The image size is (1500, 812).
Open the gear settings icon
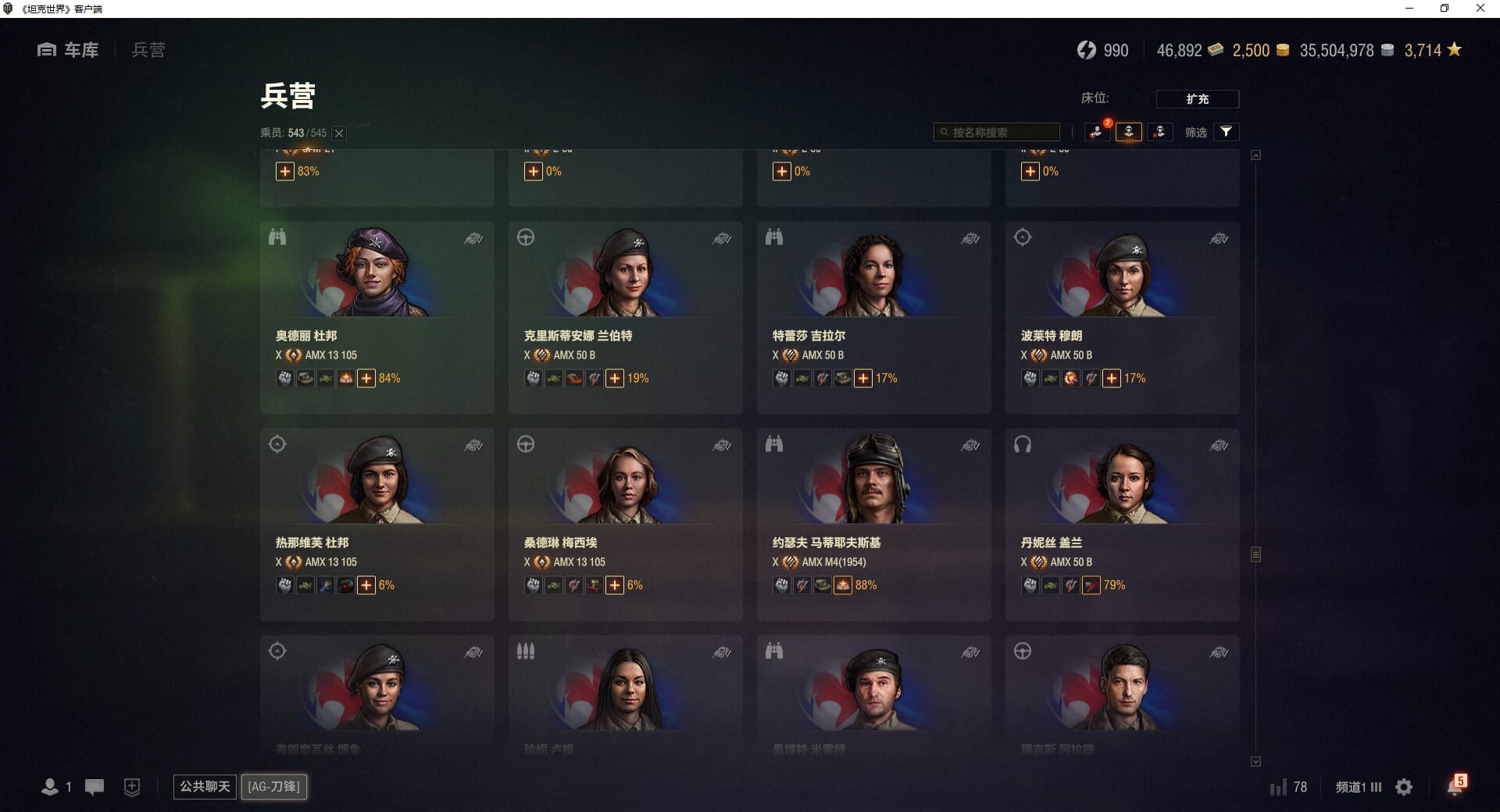[1404, 787]
